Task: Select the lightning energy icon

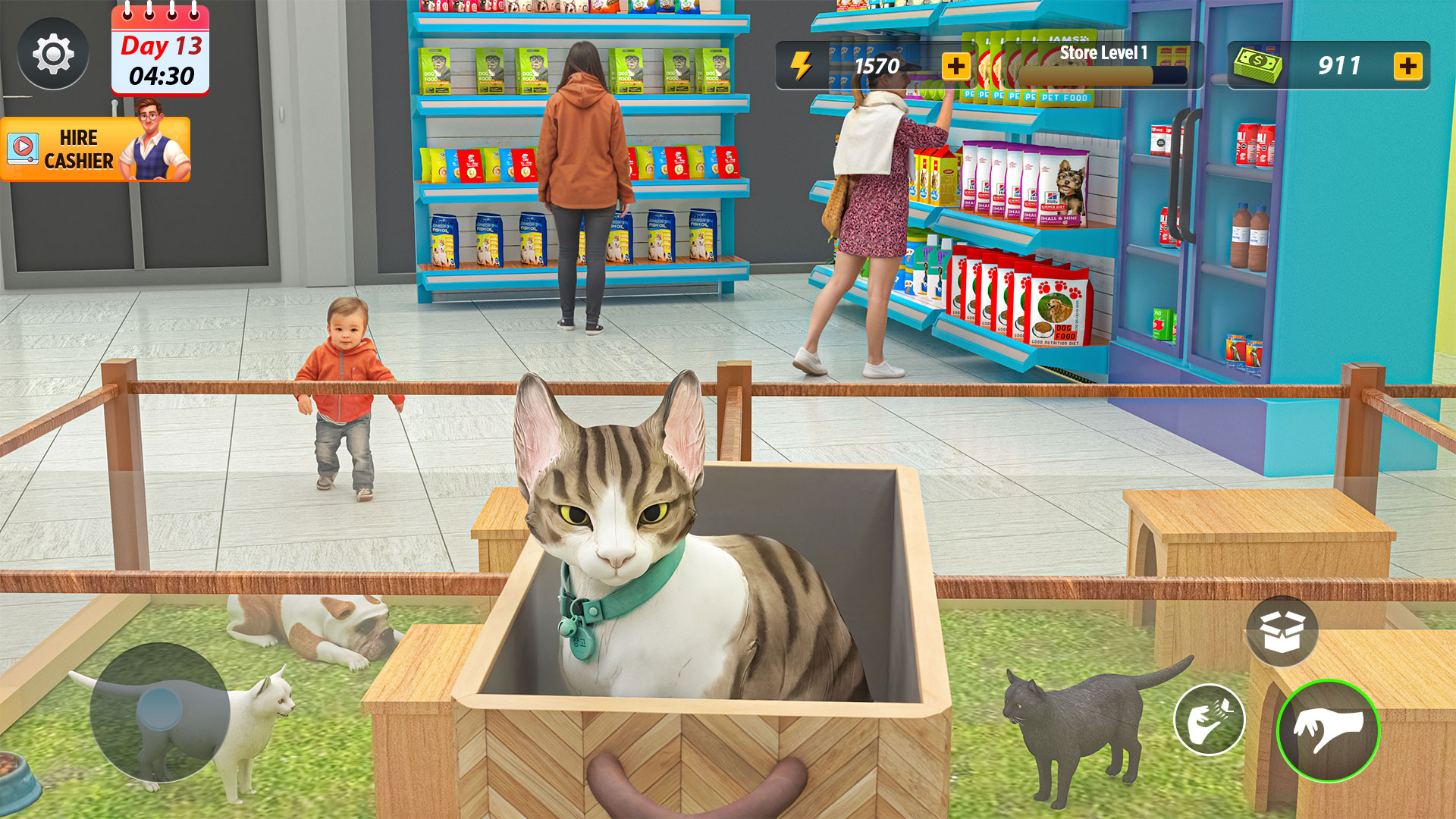Action: click(x=801, y=67)
